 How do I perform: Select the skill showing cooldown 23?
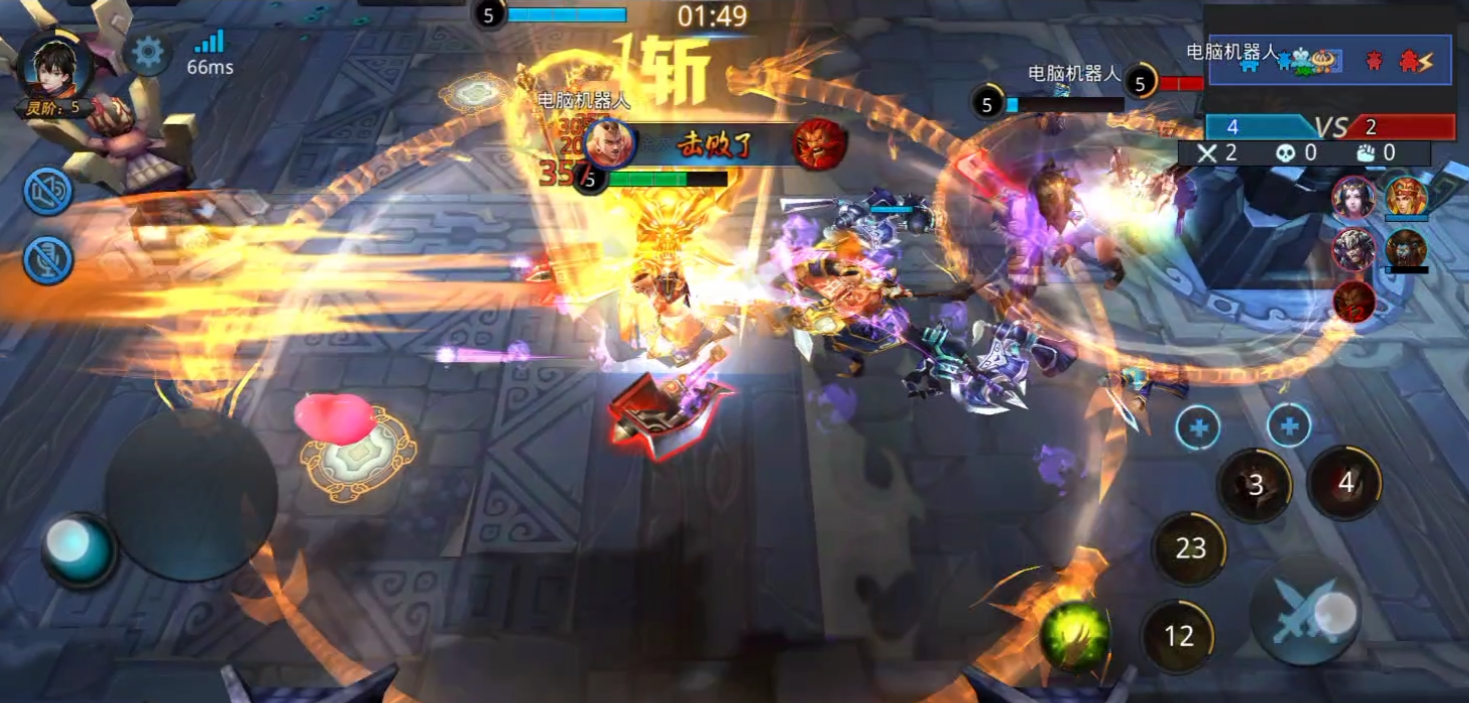click(x=1190, y=548)
